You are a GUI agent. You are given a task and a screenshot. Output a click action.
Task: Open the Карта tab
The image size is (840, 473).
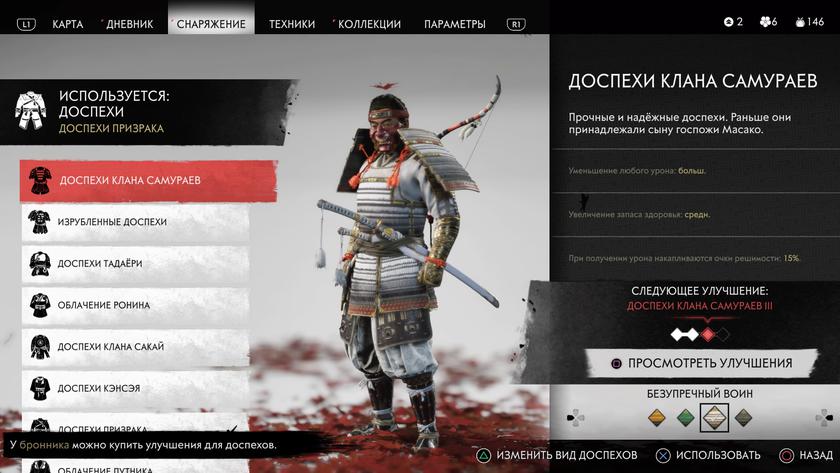click(x=67, y=23)
